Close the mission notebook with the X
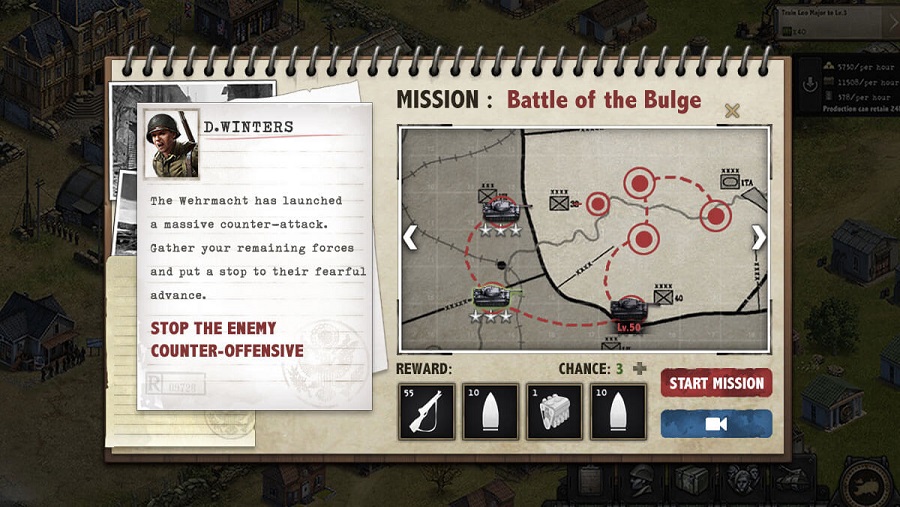This screenshot has width=900, height=507. [732, 110]
